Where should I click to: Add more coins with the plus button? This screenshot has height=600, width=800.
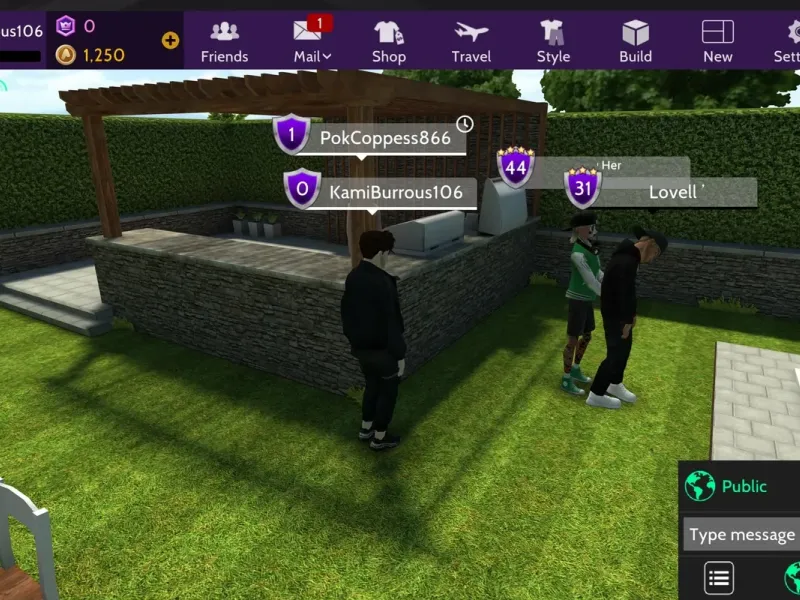click(x=170, y=41)
